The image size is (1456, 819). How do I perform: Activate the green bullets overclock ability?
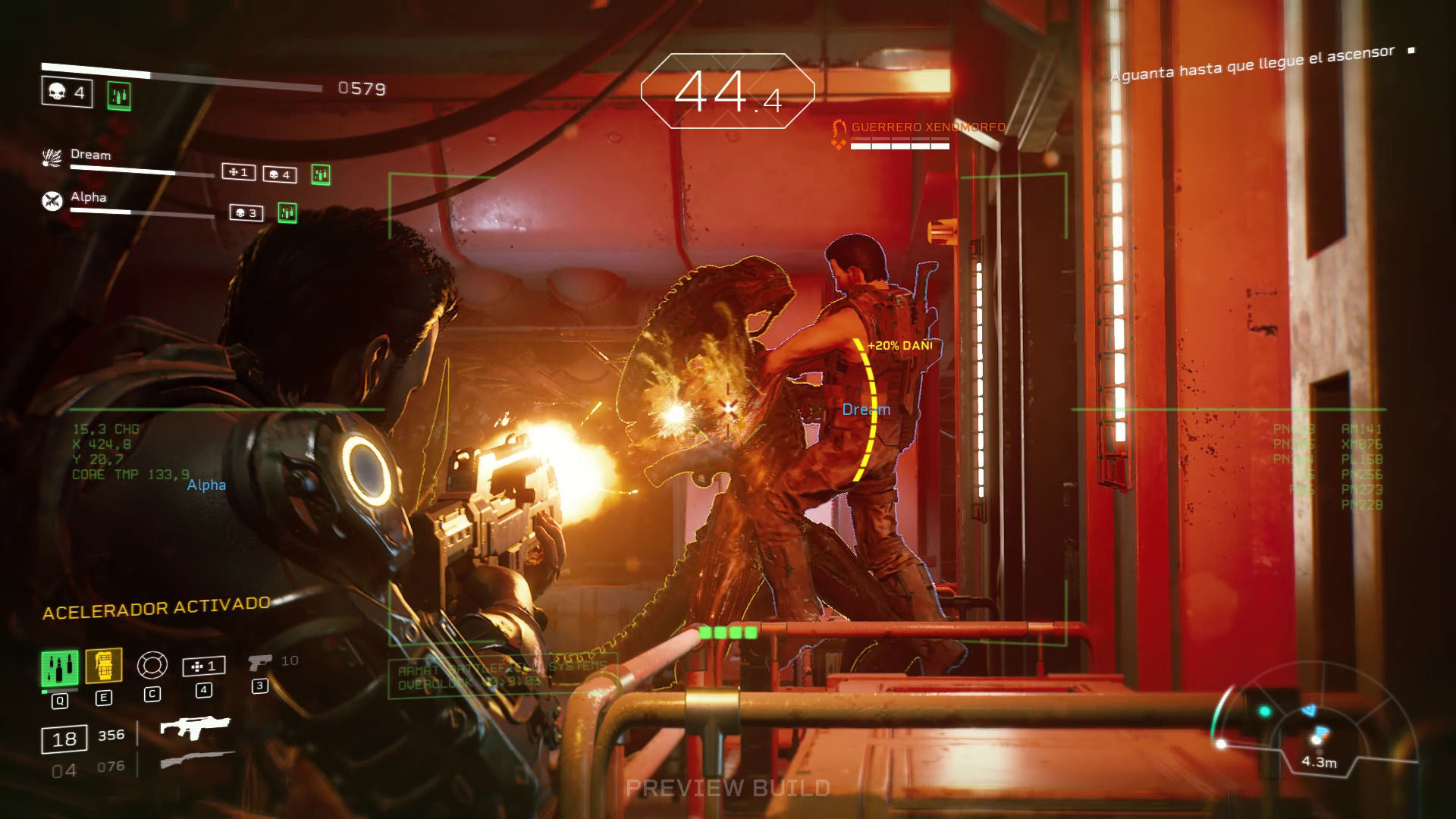point(59,668)
